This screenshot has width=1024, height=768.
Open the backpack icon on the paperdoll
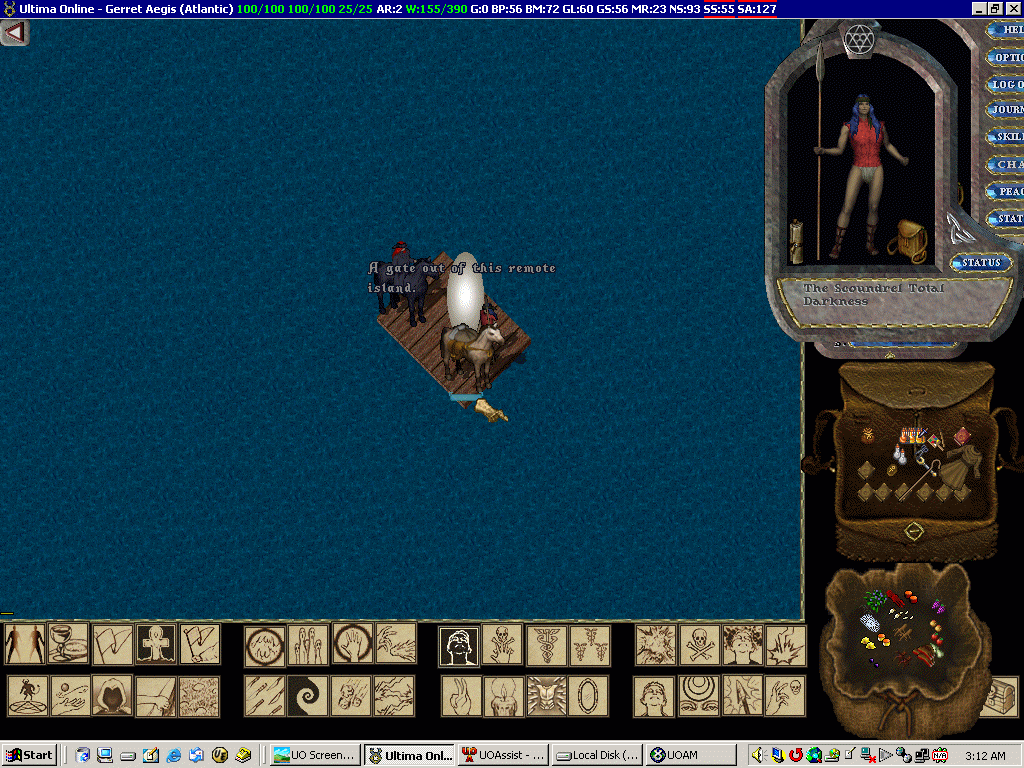912,239
